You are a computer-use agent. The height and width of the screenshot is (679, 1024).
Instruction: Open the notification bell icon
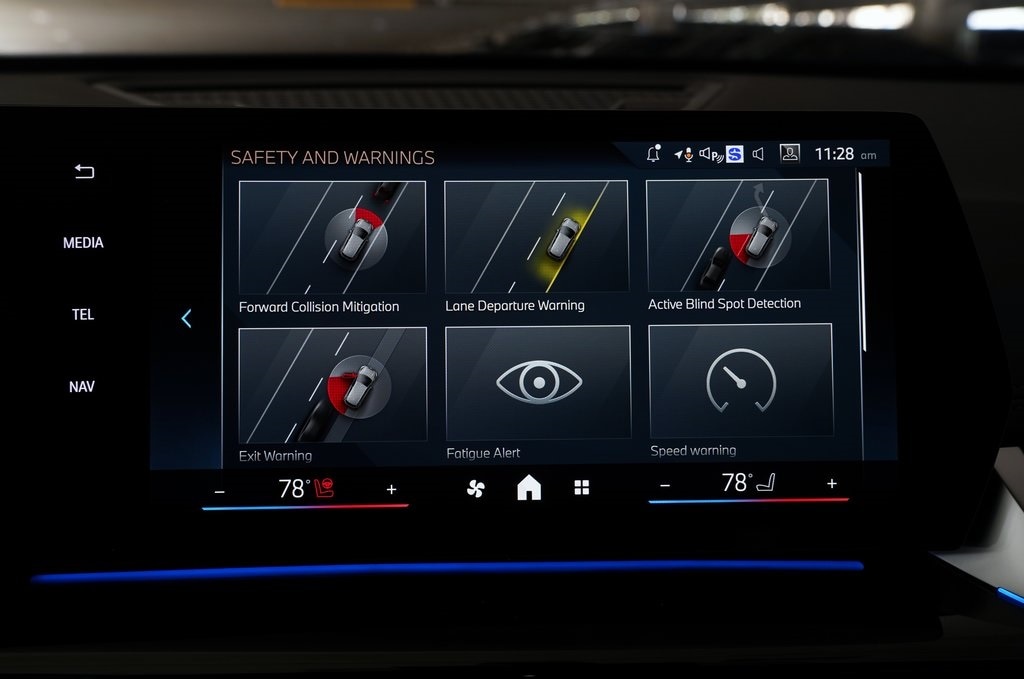tap(653, 154)
